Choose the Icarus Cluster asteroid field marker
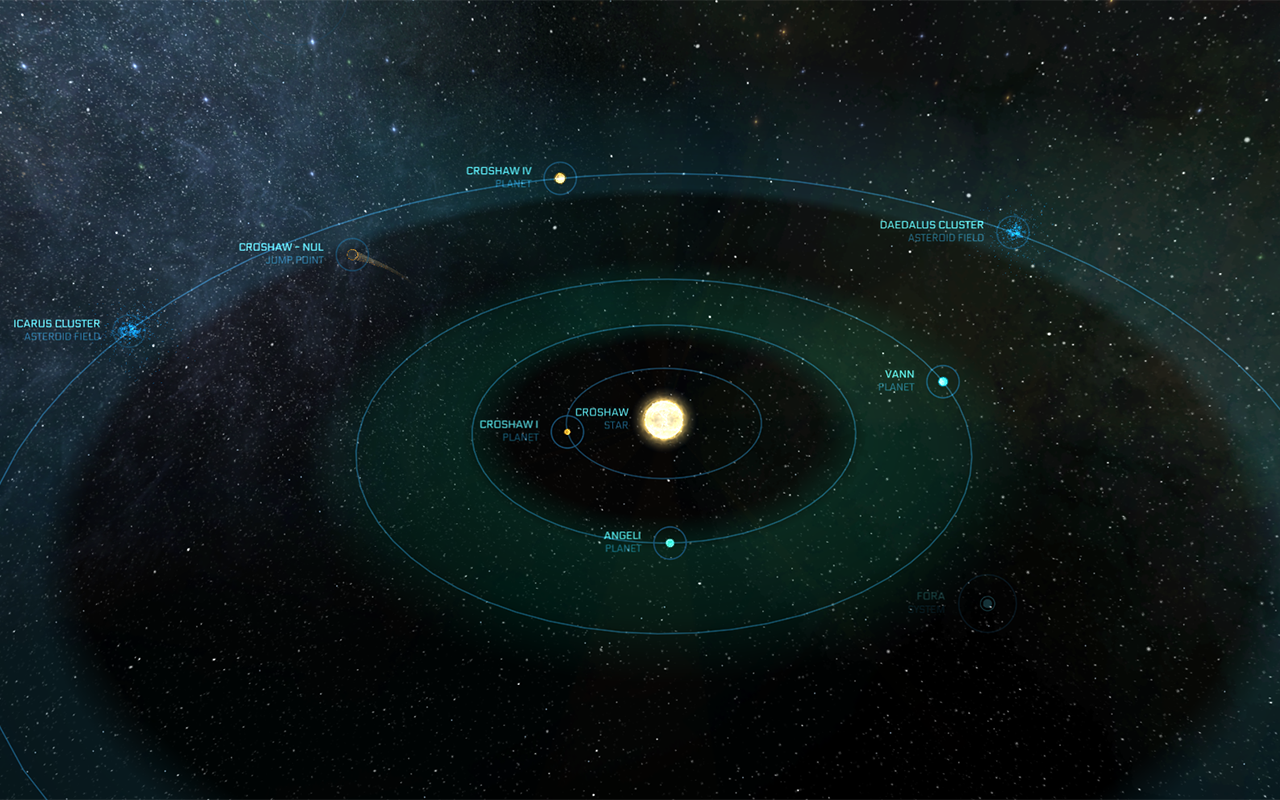 (129, 328)
